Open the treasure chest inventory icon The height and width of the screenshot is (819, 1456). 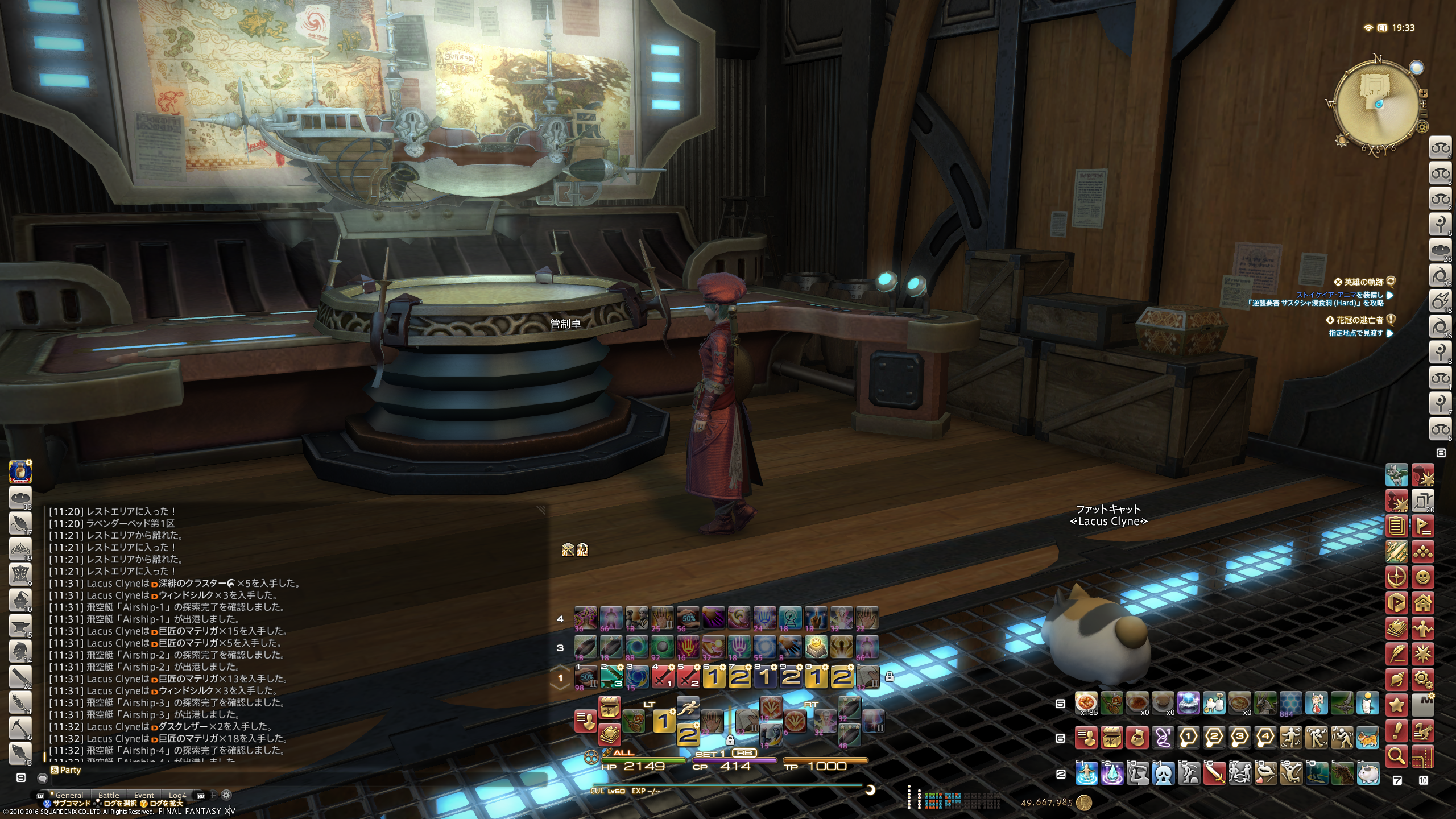[1112, 738]
